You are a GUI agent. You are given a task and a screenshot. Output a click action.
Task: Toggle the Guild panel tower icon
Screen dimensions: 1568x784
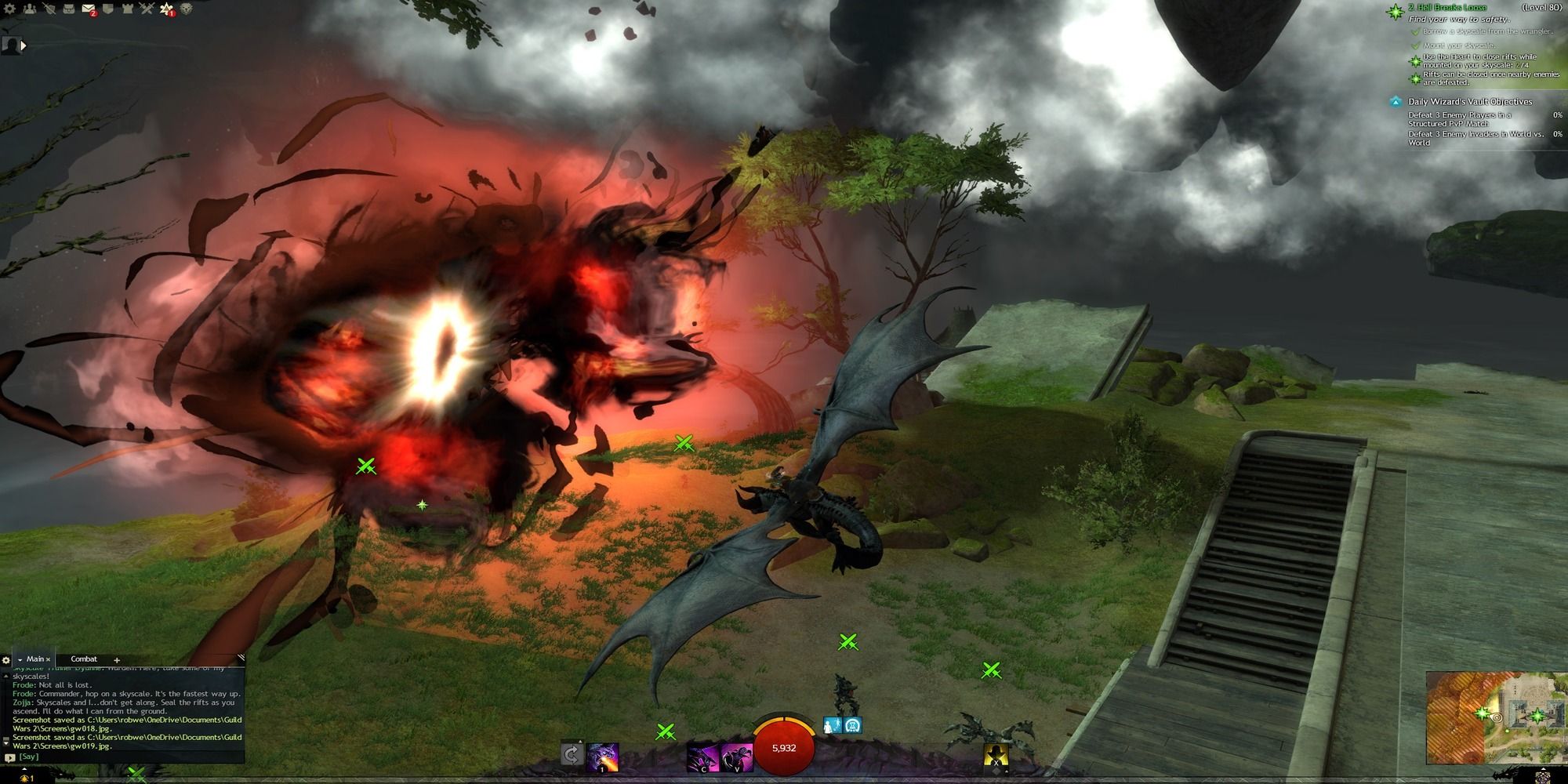click(127, 9)
